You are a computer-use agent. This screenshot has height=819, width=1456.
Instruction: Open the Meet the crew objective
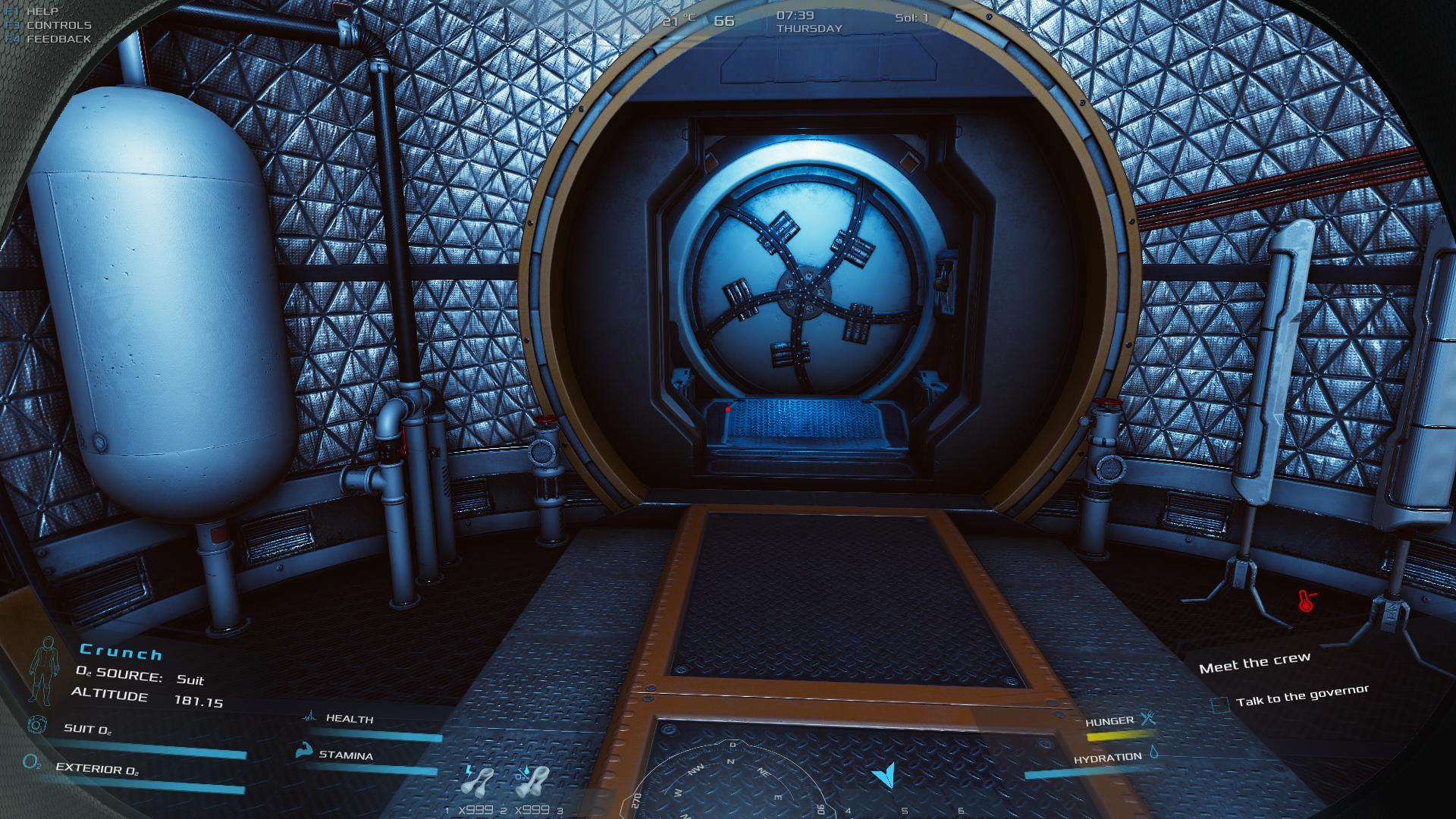click(1254, 664)
